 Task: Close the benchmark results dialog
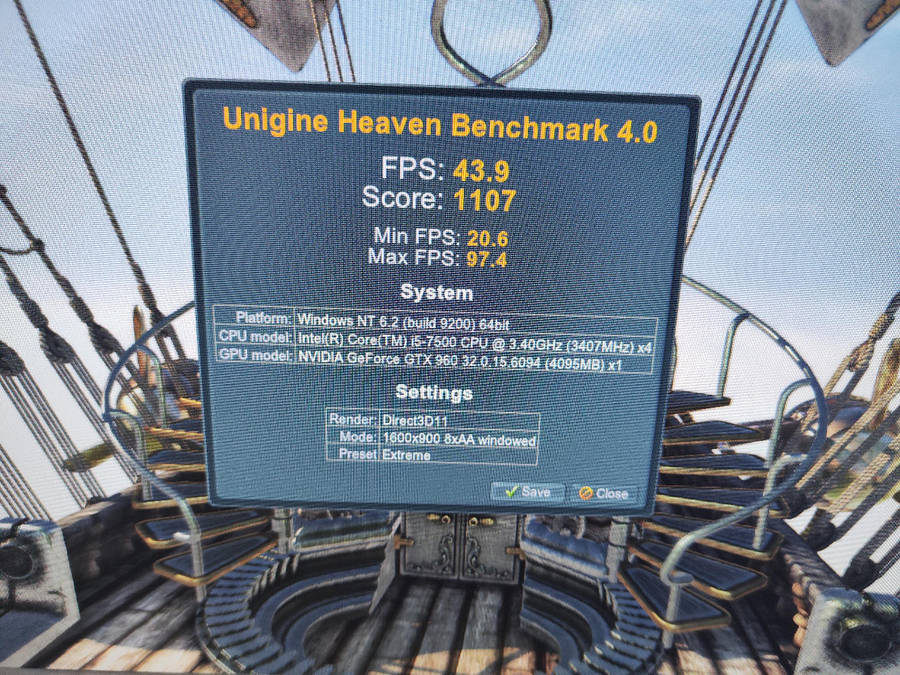(602, 493)
